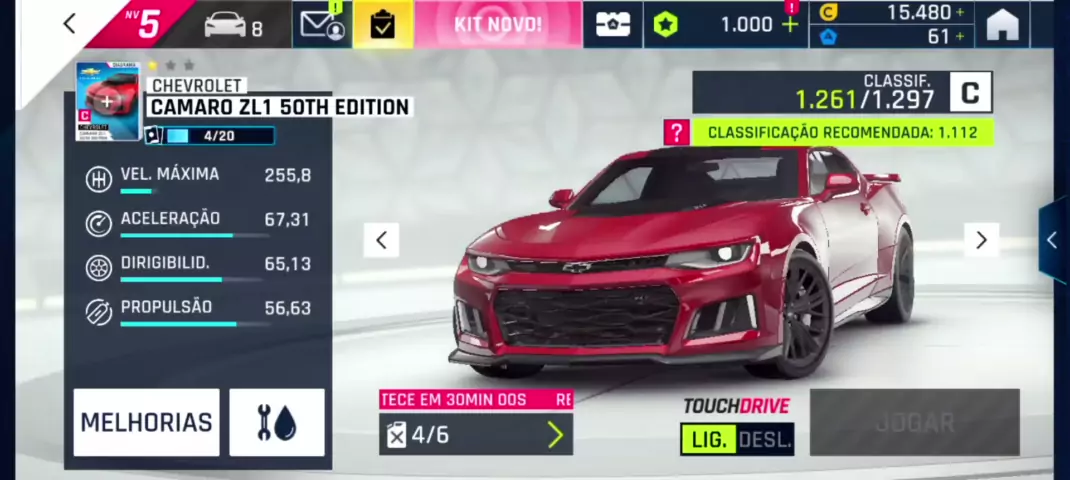Start the race with Jogar

click(914, 422)
